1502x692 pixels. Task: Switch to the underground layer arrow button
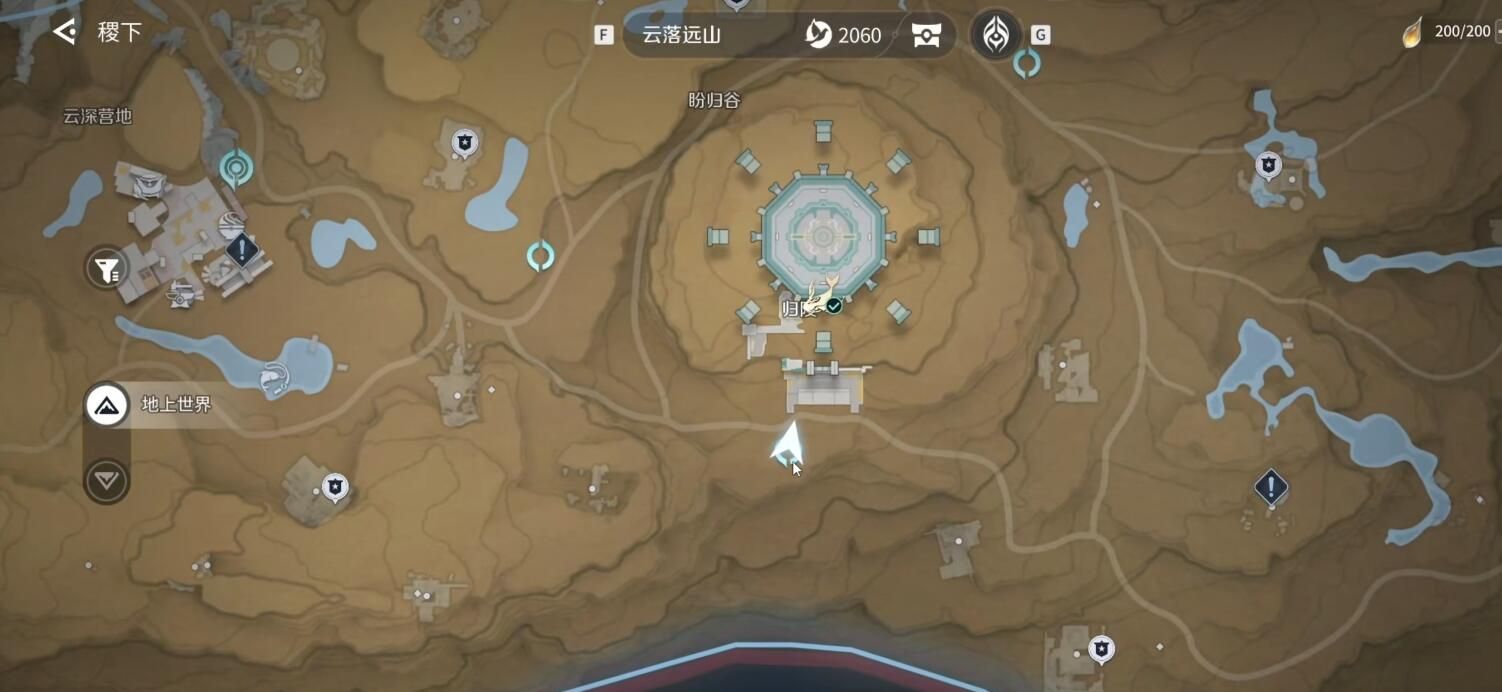coord(107,481)
